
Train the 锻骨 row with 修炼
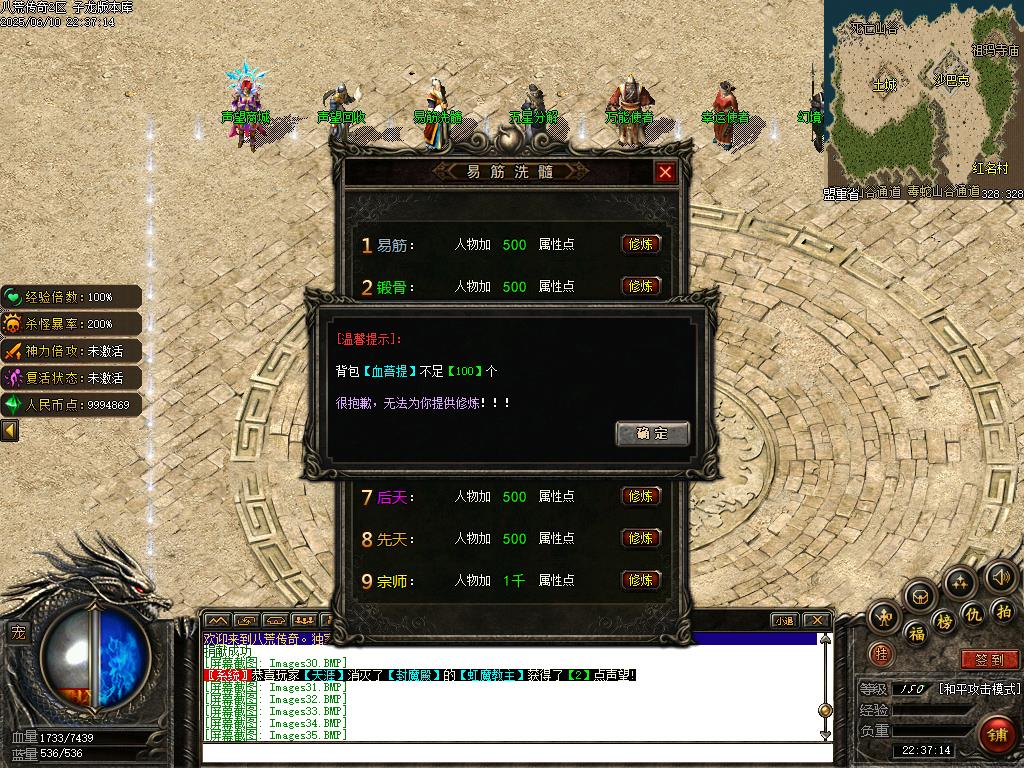pyautogui.click(x=641, y=286)
